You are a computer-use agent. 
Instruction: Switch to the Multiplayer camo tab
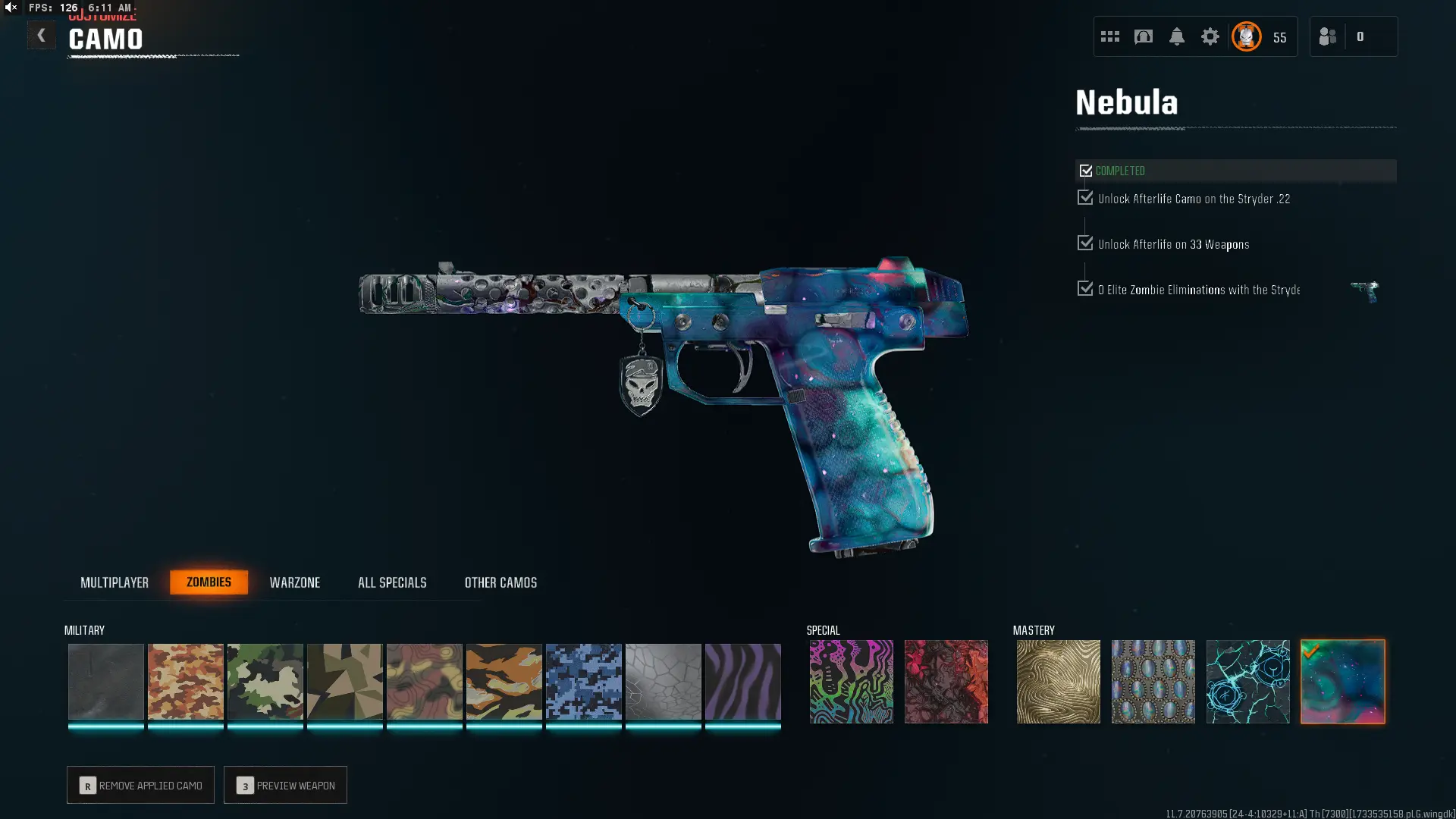click(x=115, y=582)
